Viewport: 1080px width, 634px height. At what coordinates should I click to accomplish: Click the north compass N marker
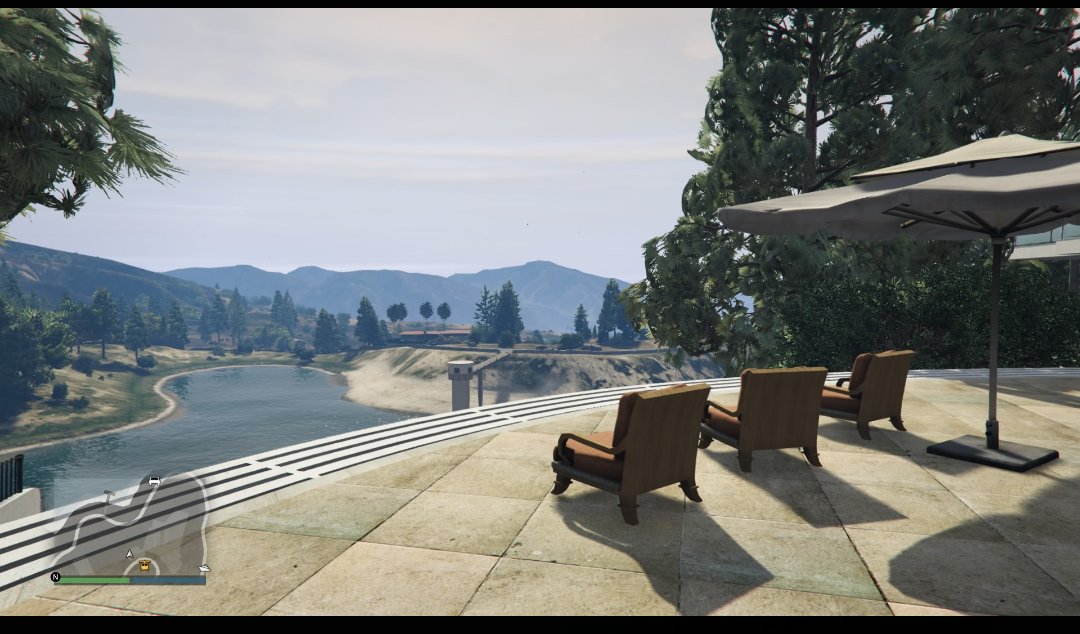tap(55, 577)
